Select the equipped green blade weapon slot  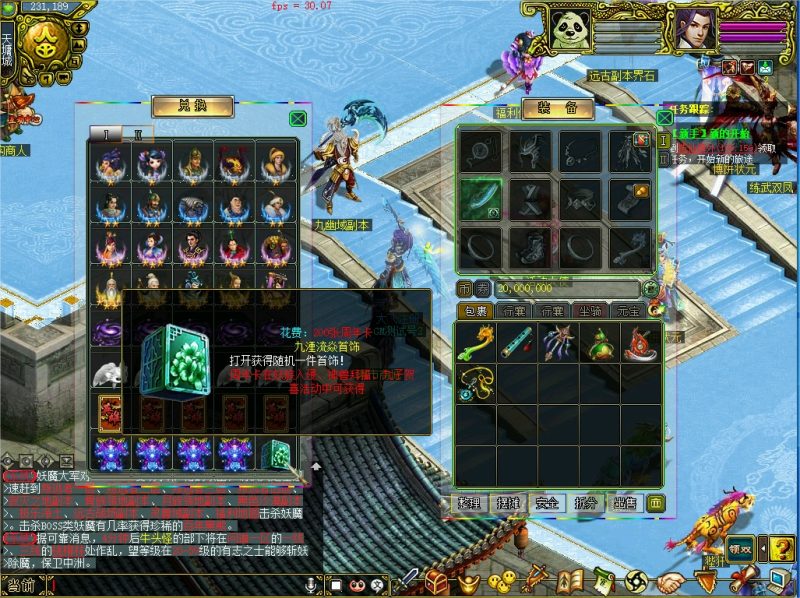481,195
